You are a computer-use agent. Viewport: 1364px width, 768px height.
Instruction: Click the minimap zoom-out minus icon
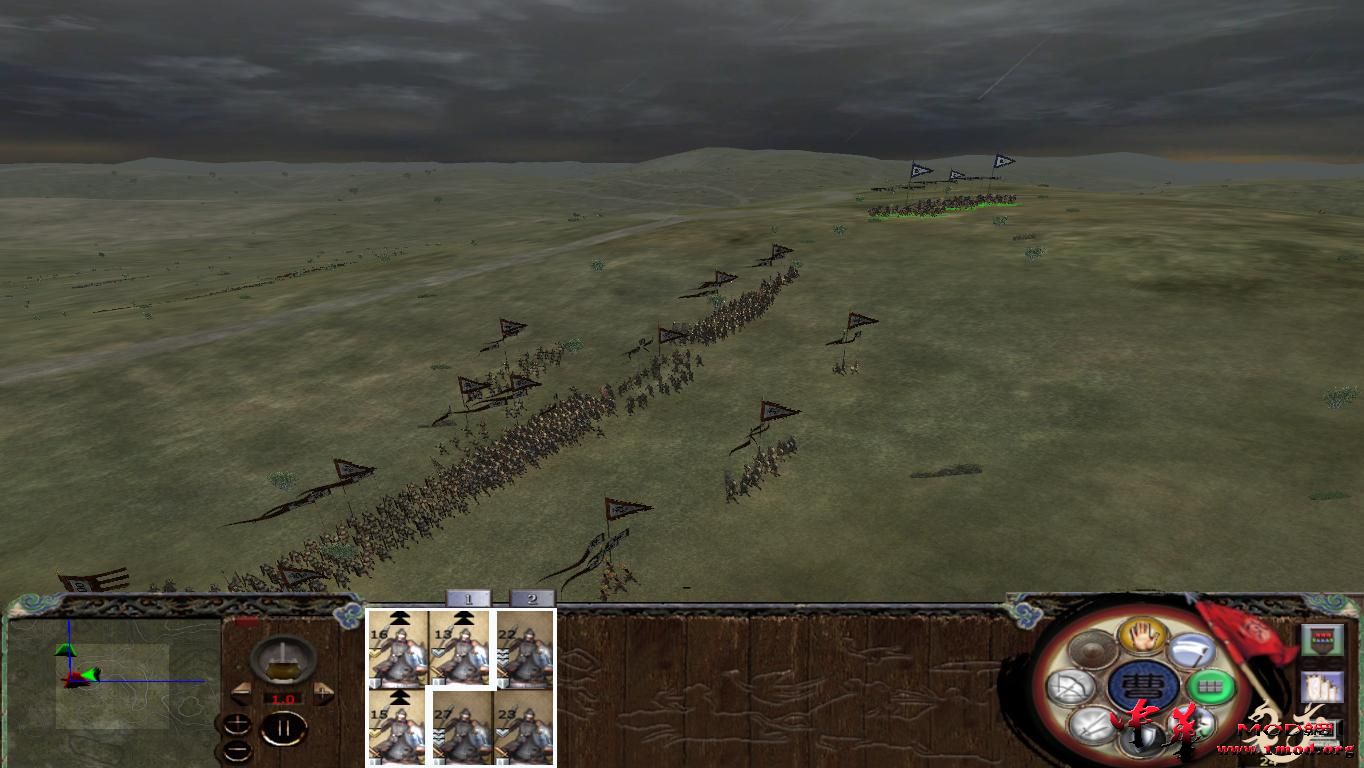pos(236,750)
